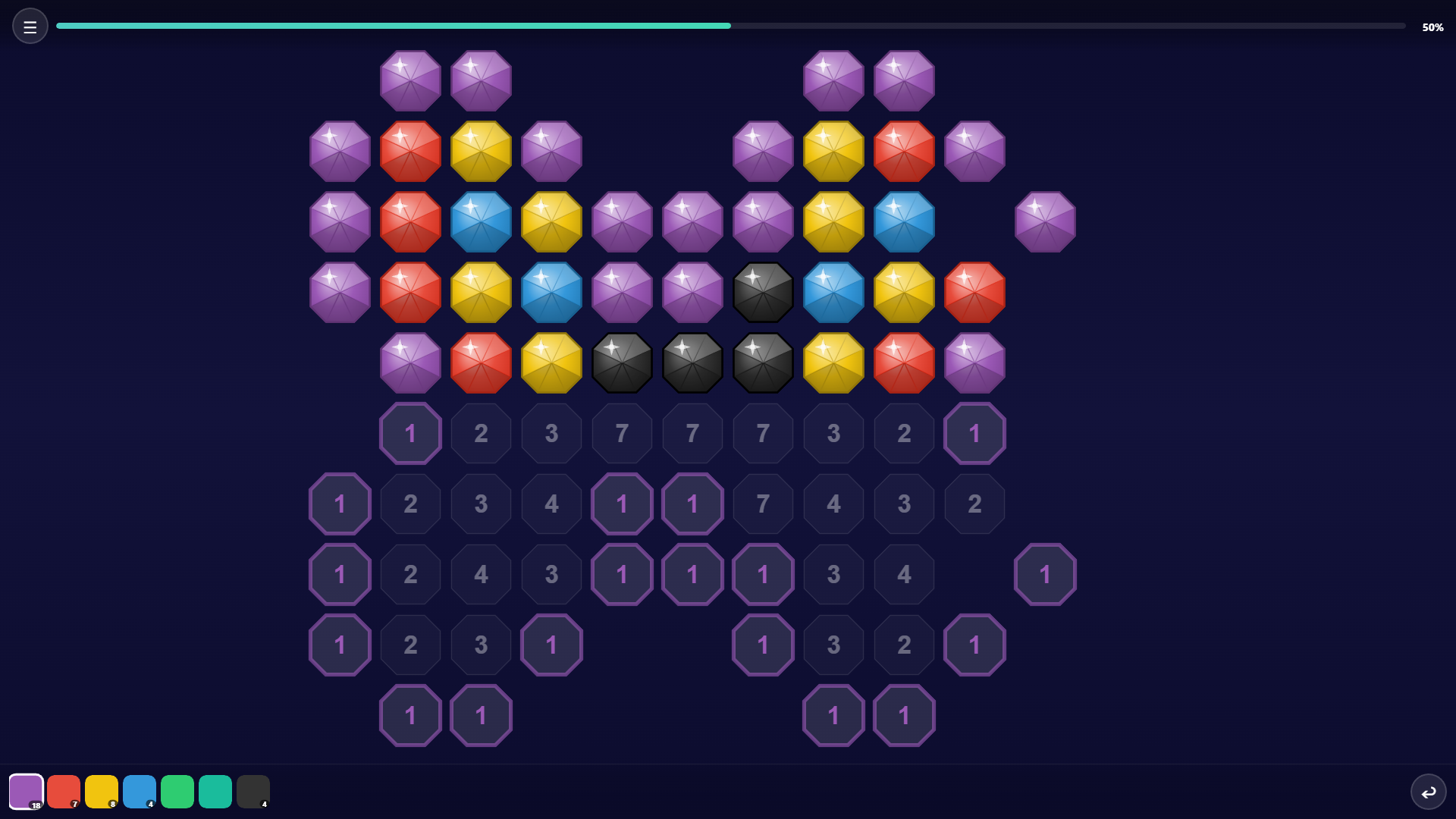
Task: Select the yellow color with count 8
Action: pos(102,791)
